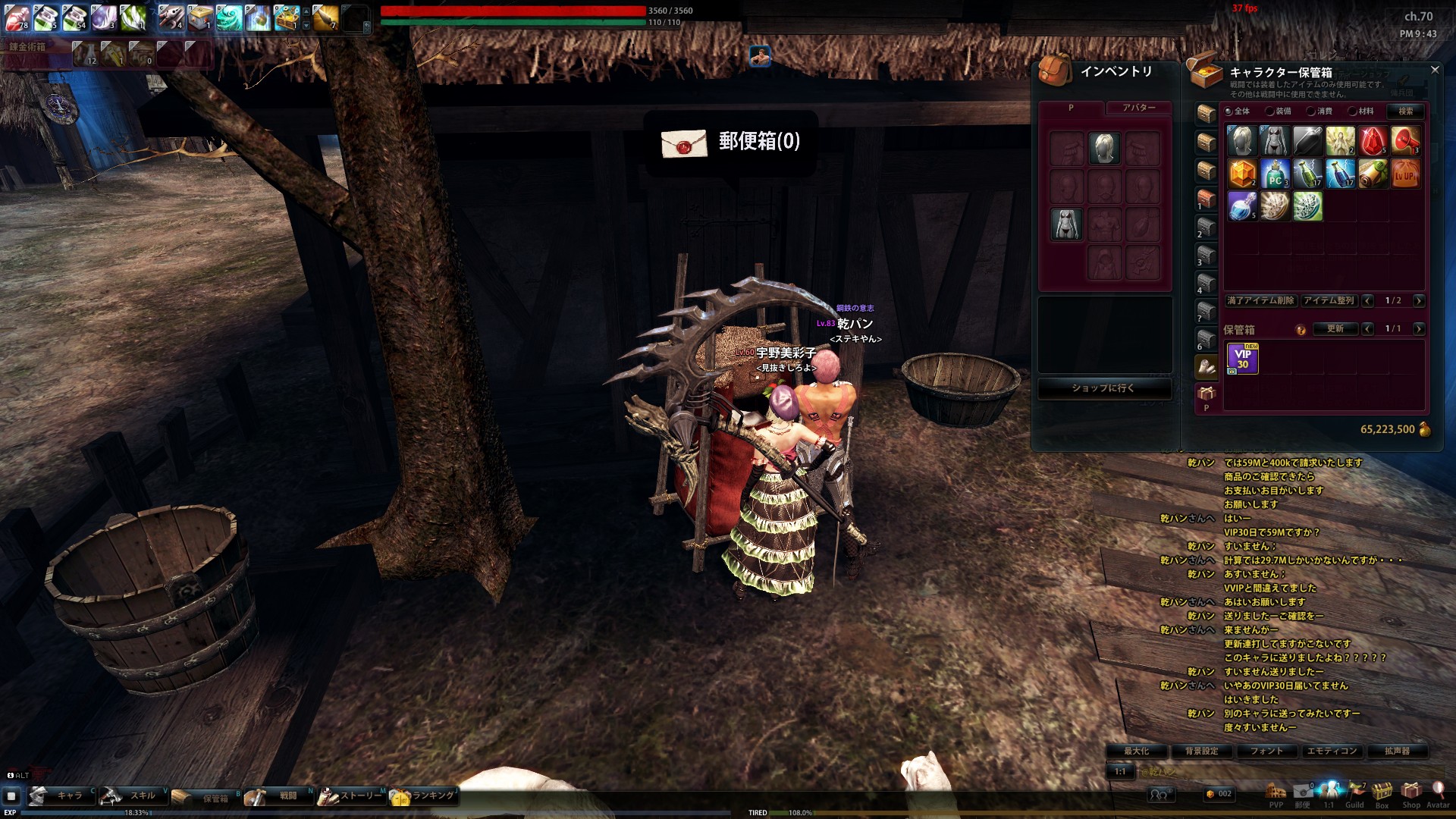Open the スキル menu in bottom bar
This screenshot has width=1456, height=819.
coord(133,796)
